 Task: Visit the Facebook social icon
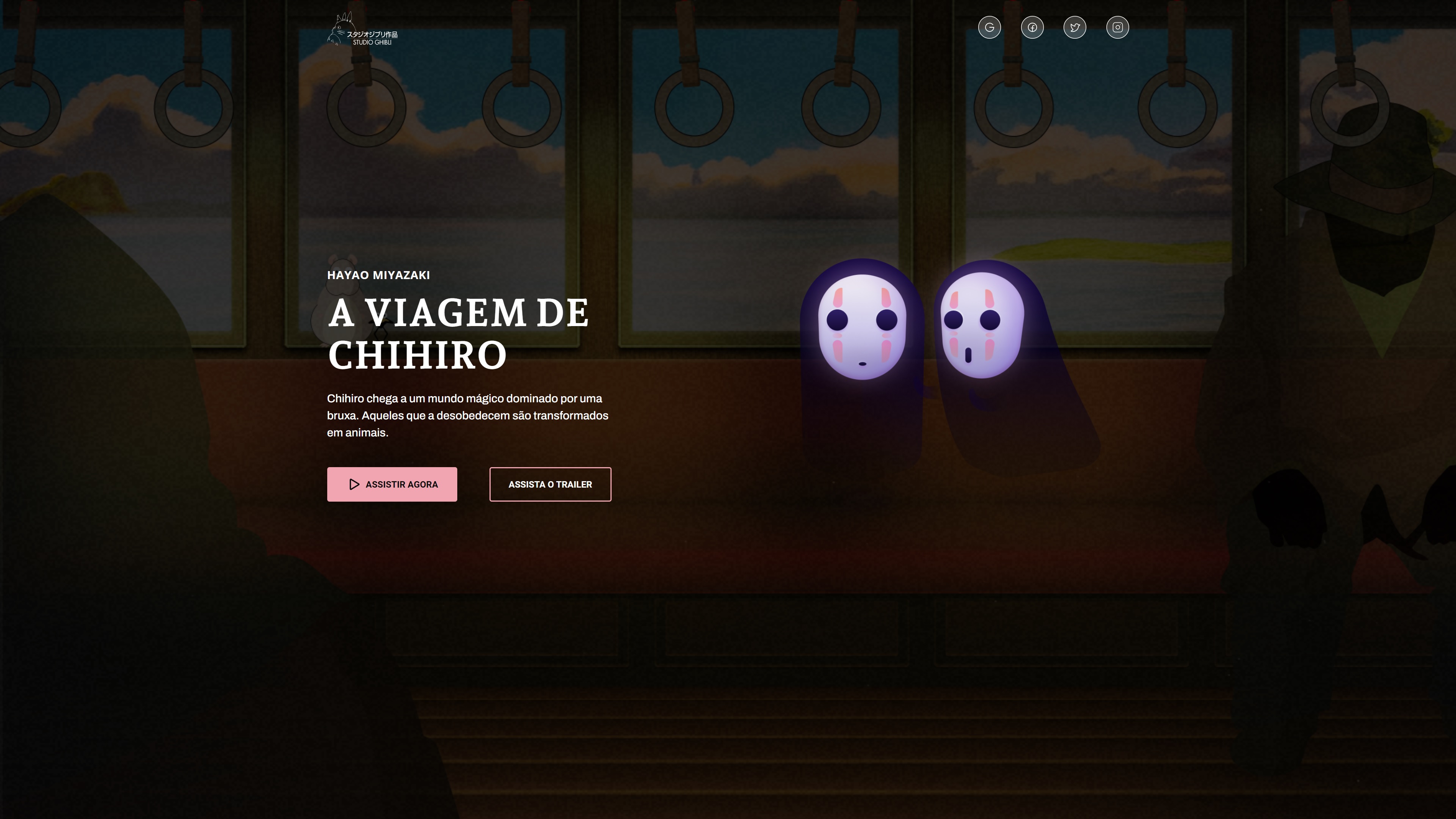[1032, 27]
